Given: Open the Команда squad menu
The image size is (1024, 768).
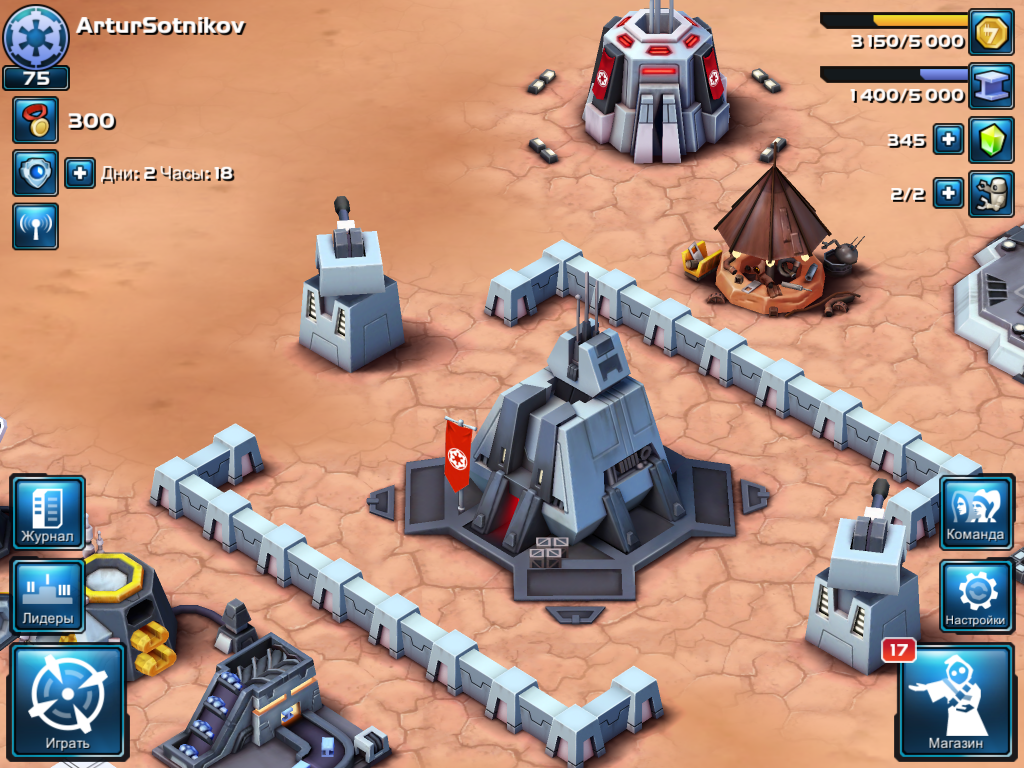Looking at the screenshot, I should click(975, 512).
